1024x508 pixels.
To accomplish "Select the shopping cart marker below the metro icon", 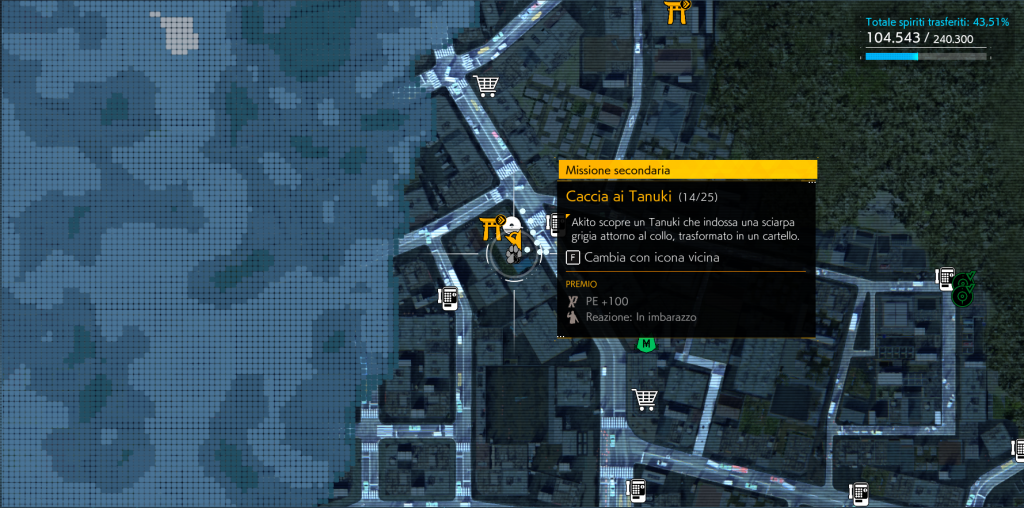I will click(x=645, y=400).
